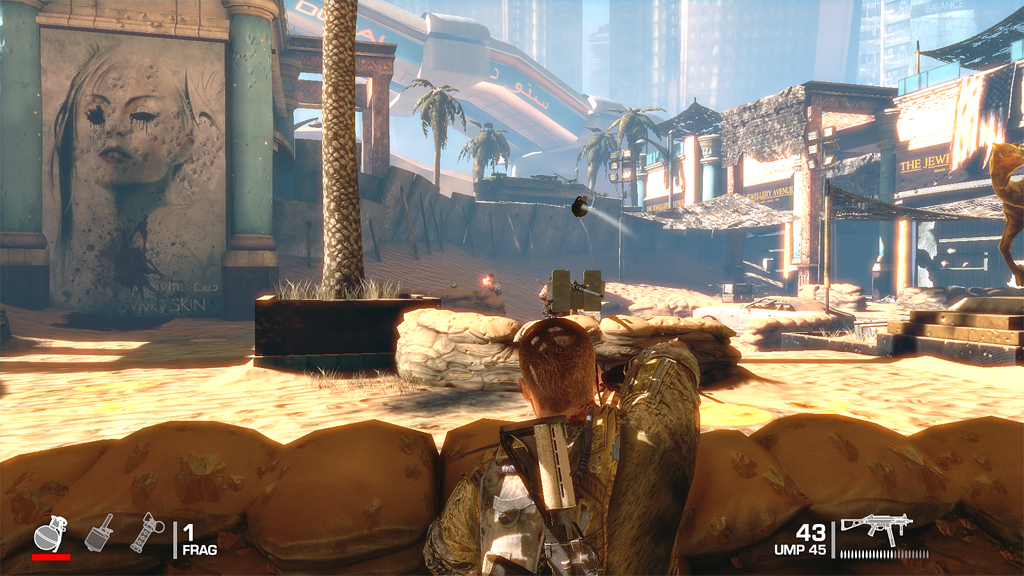Switch to the sticky grenade icon
This screenshot has width=1024, height=576.
point(100,532)
